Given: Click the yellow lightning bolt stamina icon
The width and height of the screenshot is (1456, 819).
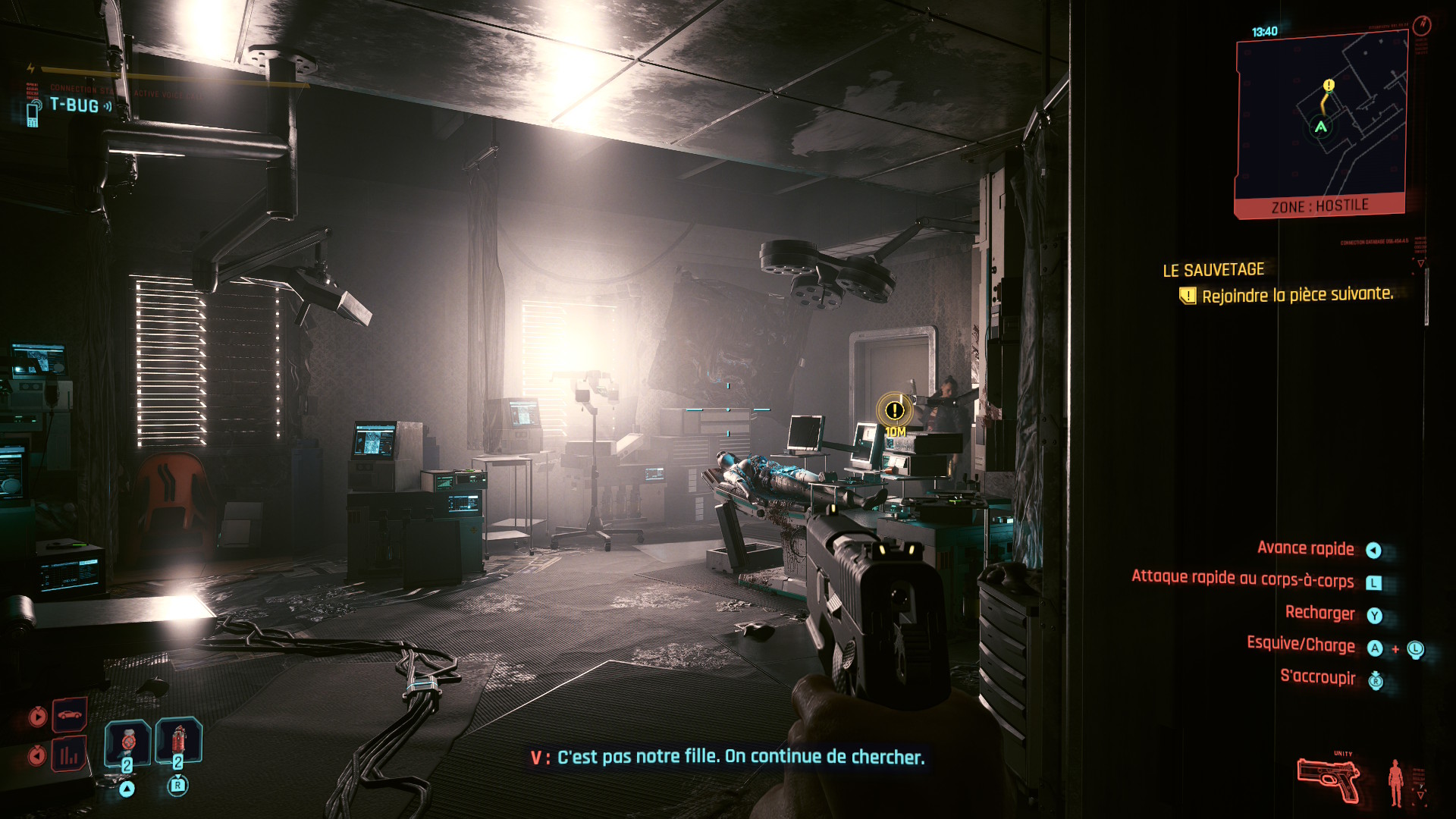Looking at the screenshot, I should tap(30, 68).
